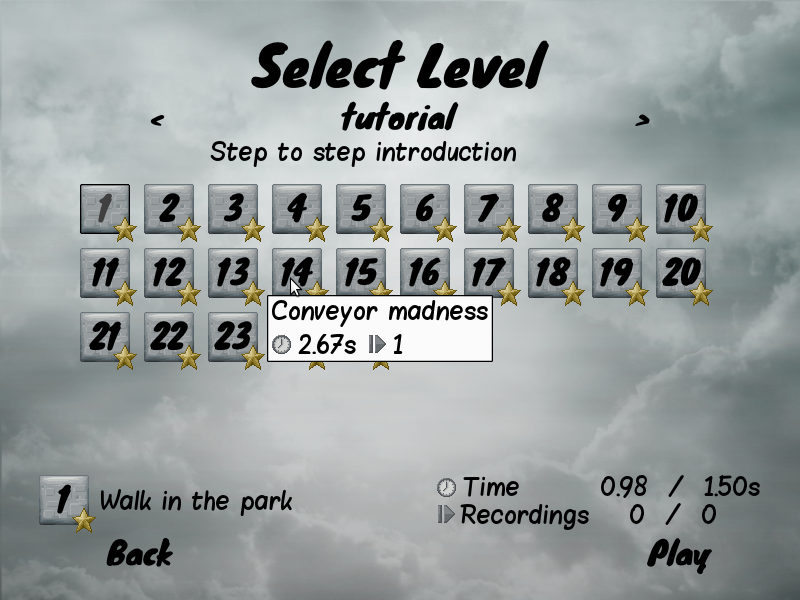Choose level 20 tile
Viewport: 800px width, 600px height.
pyautogui.click(x=680, y=273)
